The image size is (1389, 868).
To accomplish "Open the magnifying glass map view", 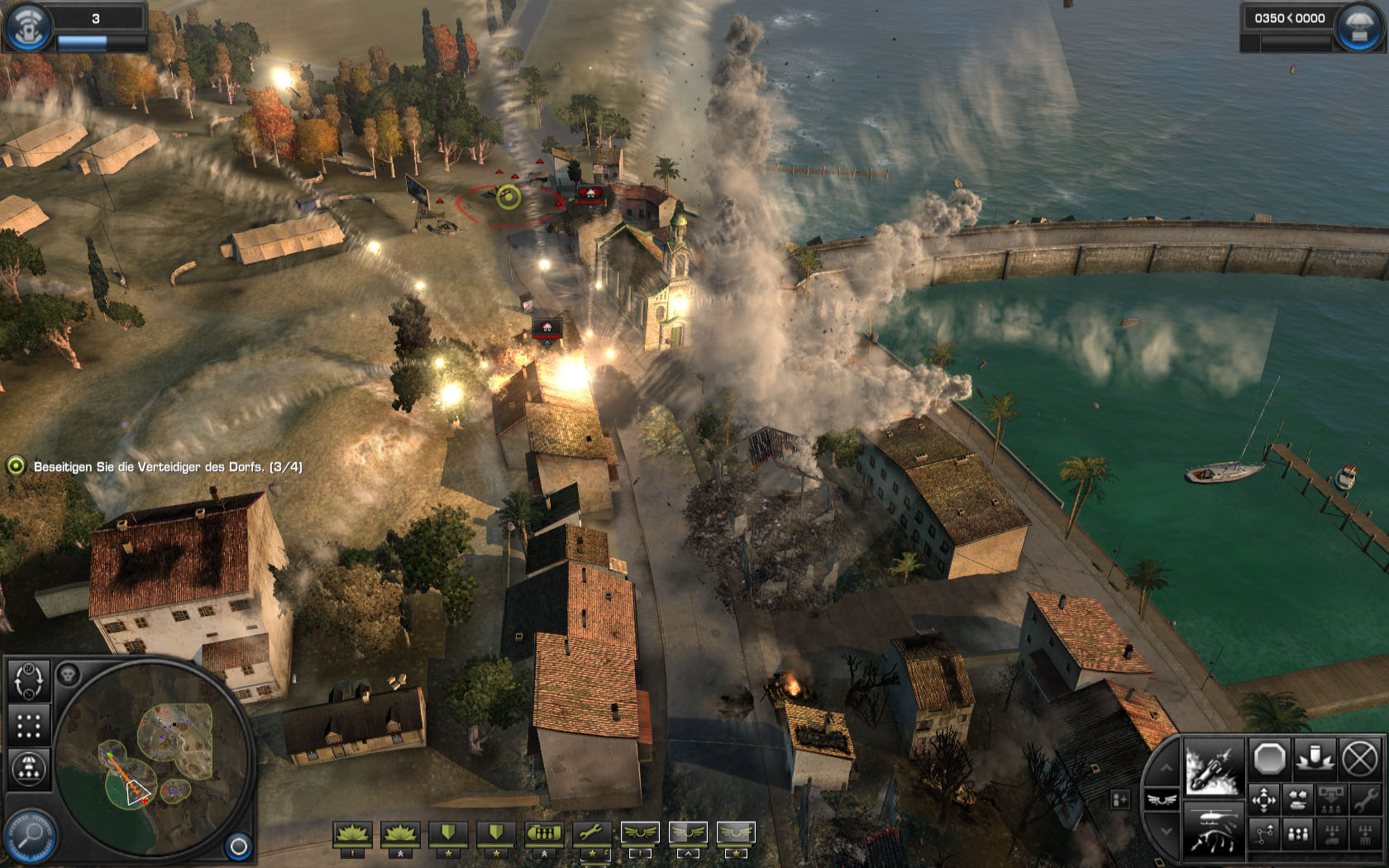I will coord(29,837).
